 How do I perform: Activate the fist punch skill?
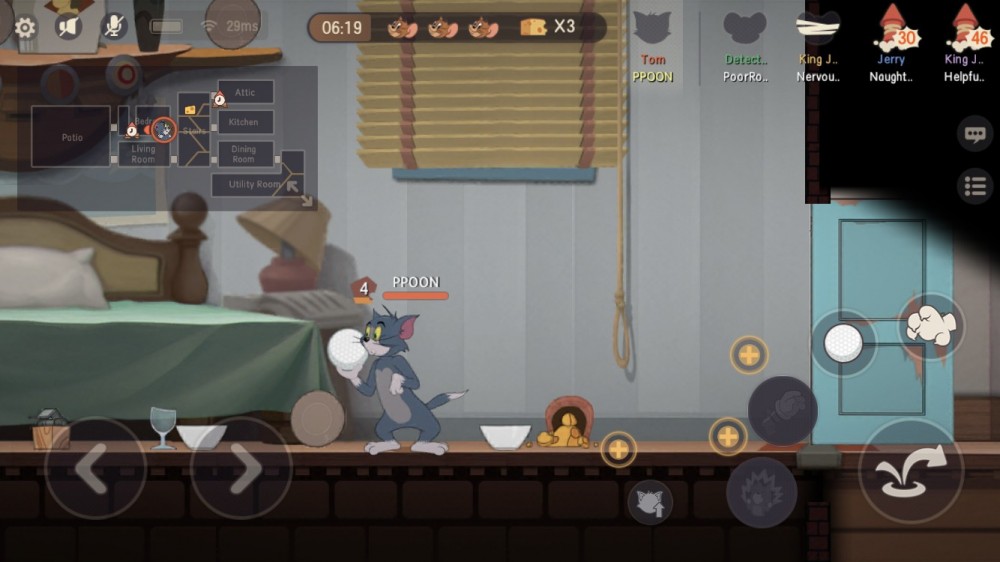pos(782,410)
